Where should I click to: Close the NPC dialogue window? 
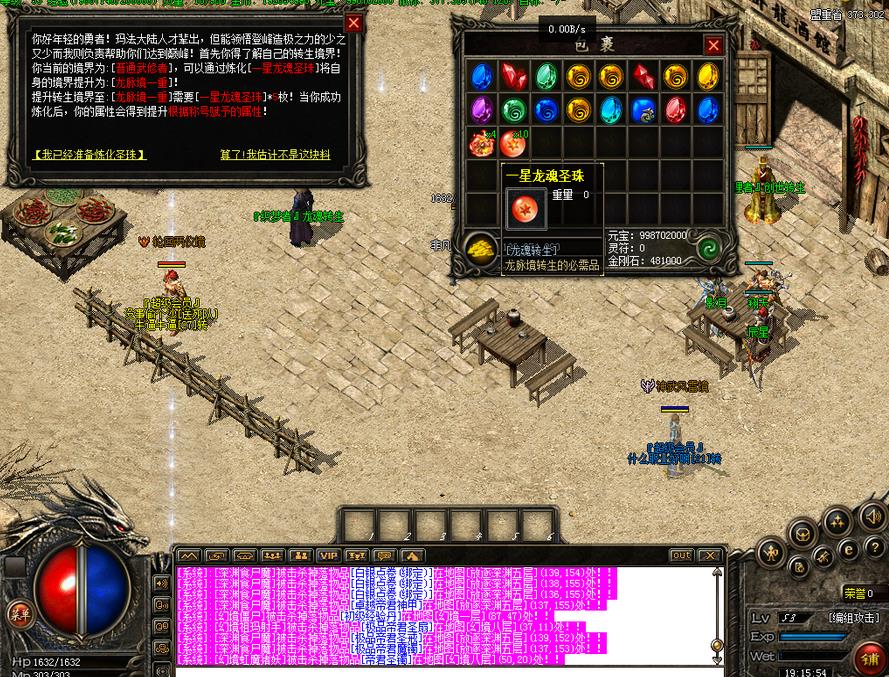pyautogui.click(x=353, y=23)
